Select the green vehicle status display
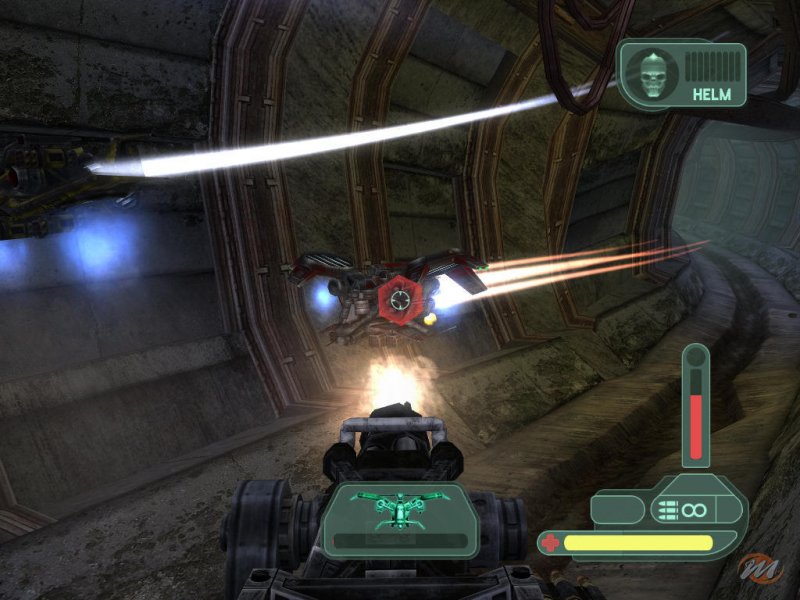The width and height of the screenshot is (800, 600). click(x=400, y=512)
